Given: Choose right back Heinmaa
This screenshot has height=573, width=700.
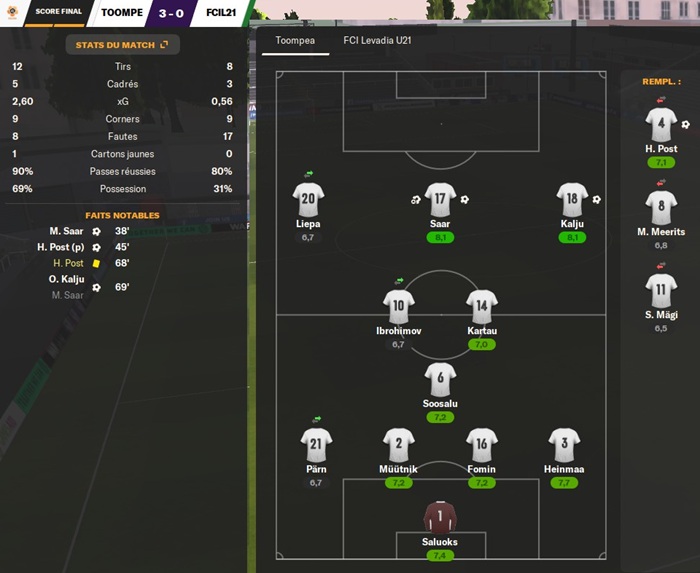Looking at the screenshot, I should pyautogui.click(x=564, y=445).
